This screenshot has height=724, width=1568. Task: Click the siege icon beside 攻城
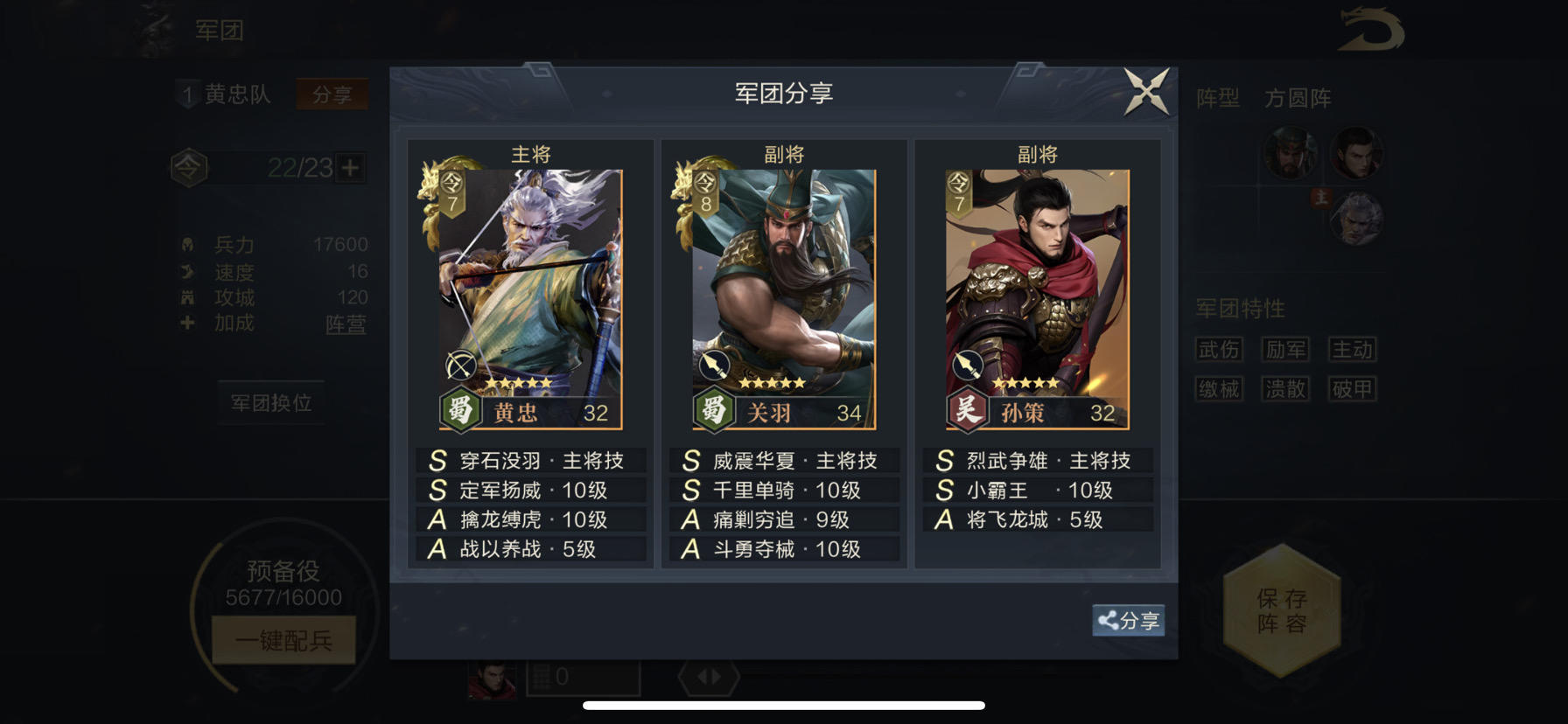(x=186, y=298)
